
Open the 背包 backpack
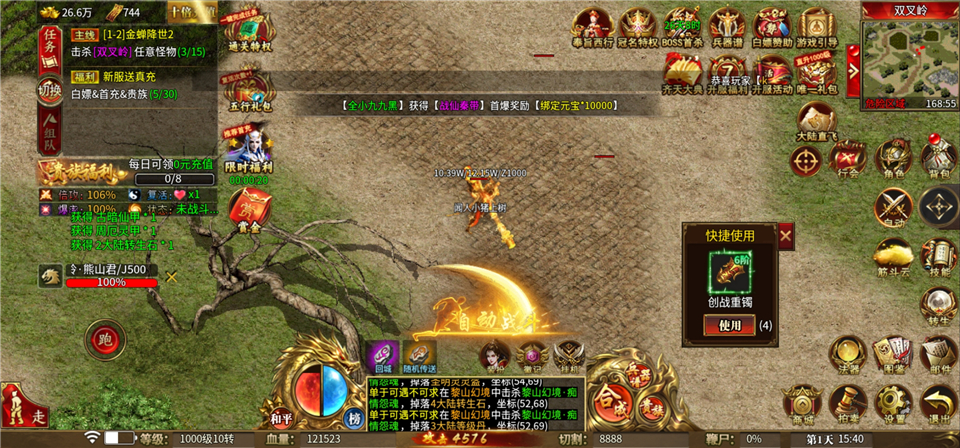click(939, 160)
